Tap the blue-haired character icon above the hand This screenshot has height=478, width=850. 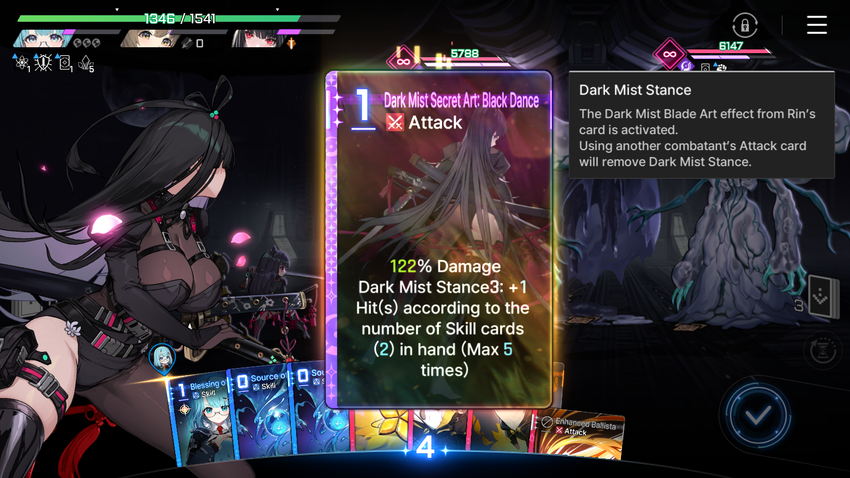(162, 357)
